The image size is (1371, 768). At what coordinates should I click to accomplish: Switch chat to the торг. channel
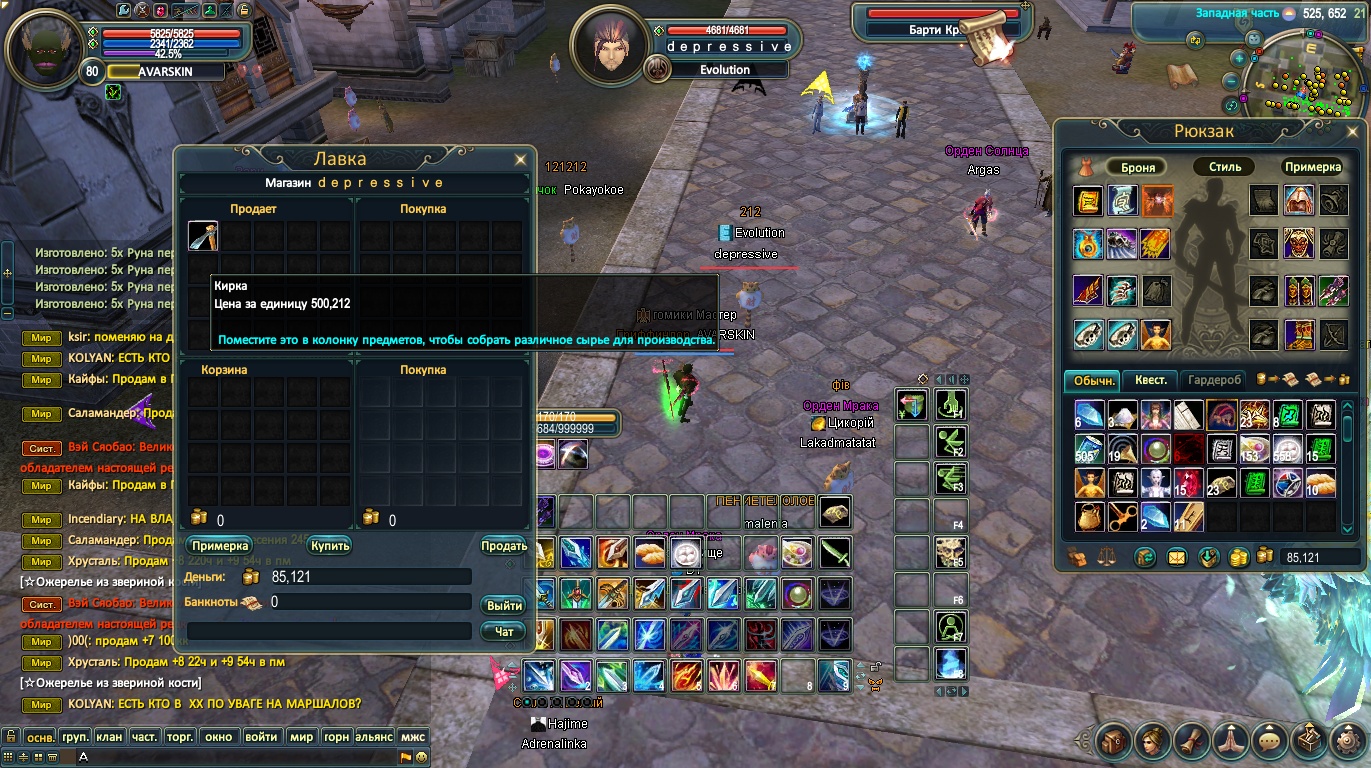(180, 737)
